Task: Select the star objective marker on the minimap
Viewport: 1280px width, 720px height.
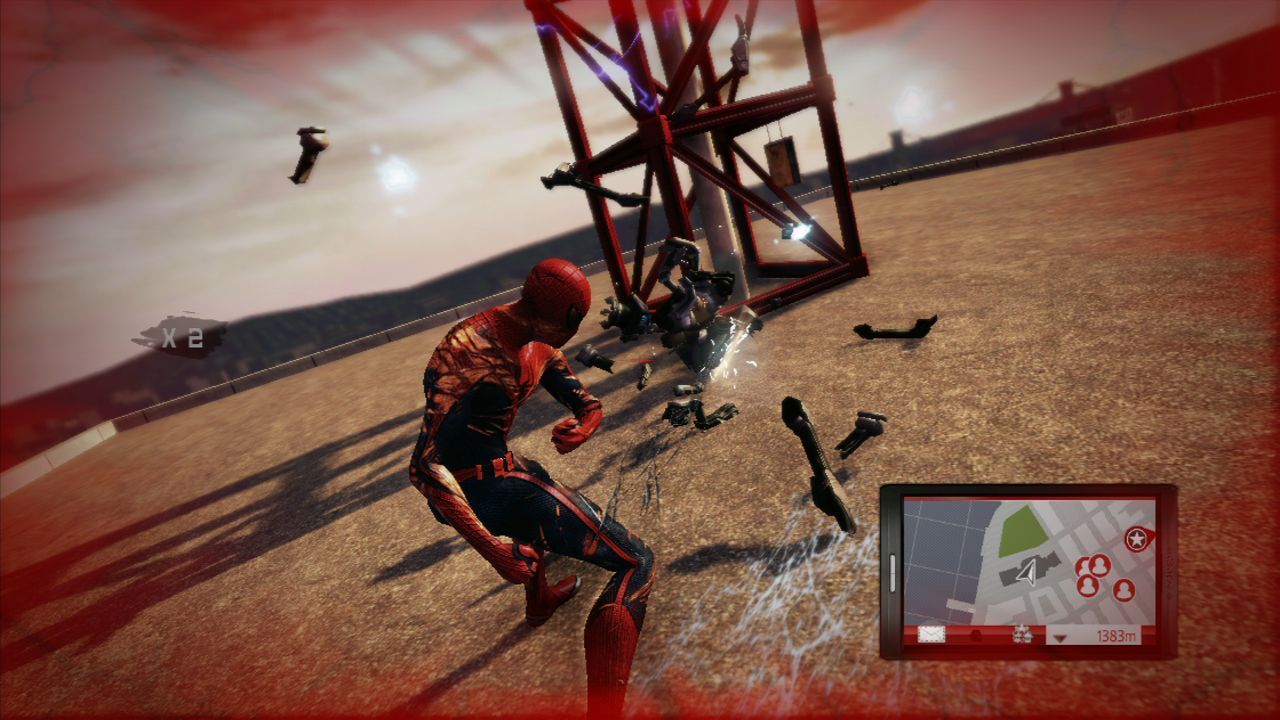Action: pos(1137,537)
